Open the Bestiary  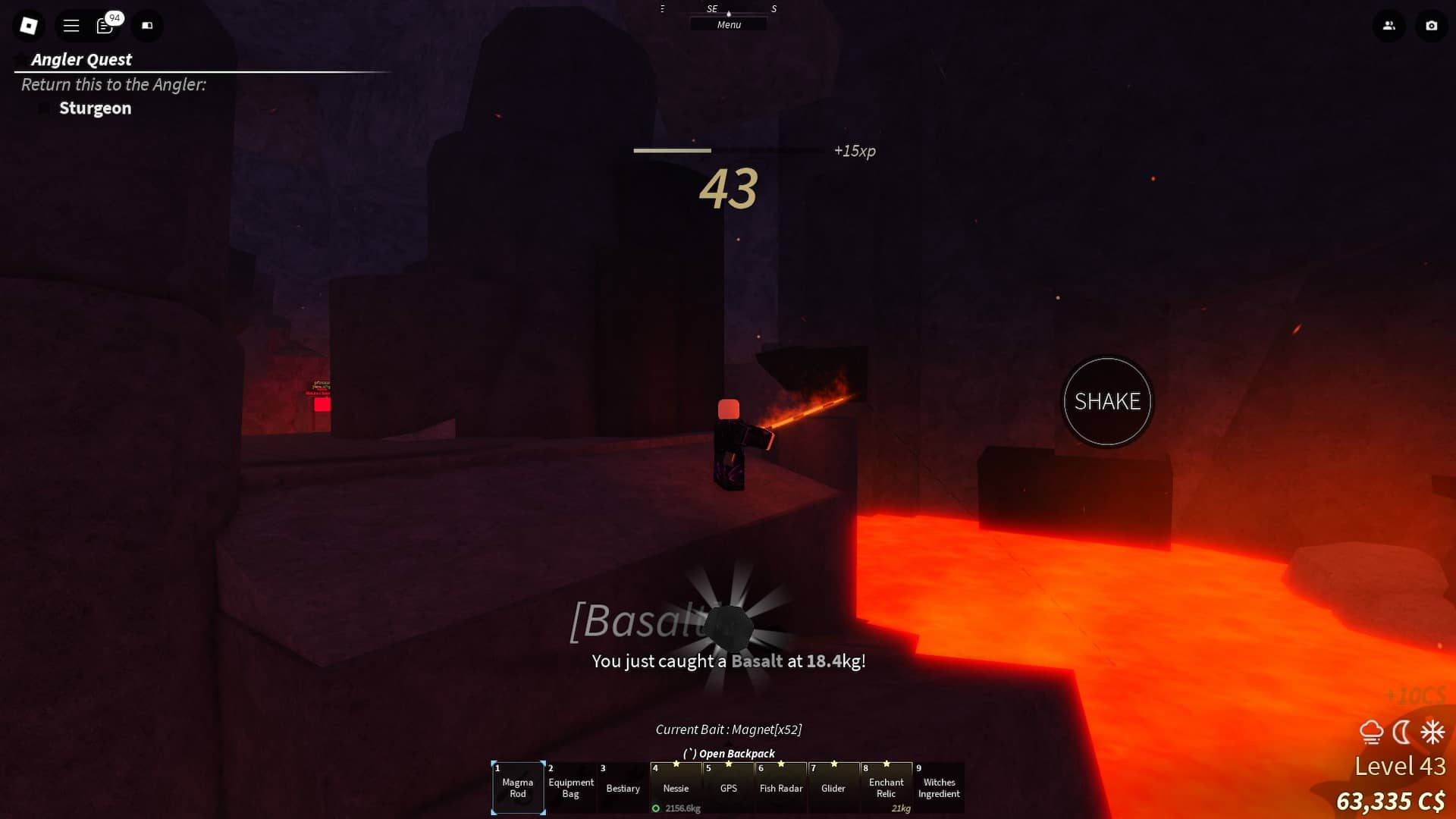point(623,789)
